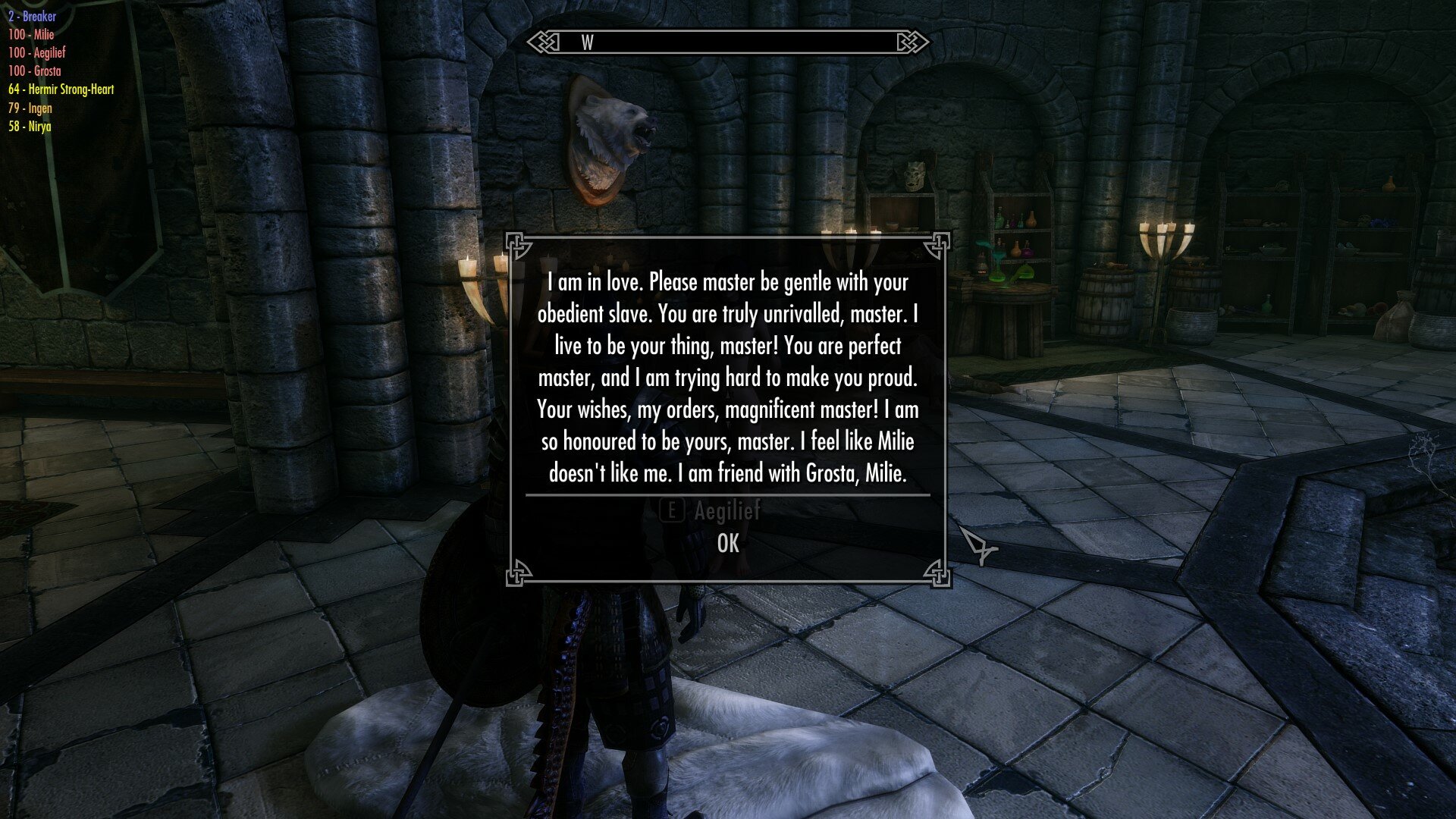
Task: Select "100 - Aegilief" in the follower list
Action: coord(36,53)
